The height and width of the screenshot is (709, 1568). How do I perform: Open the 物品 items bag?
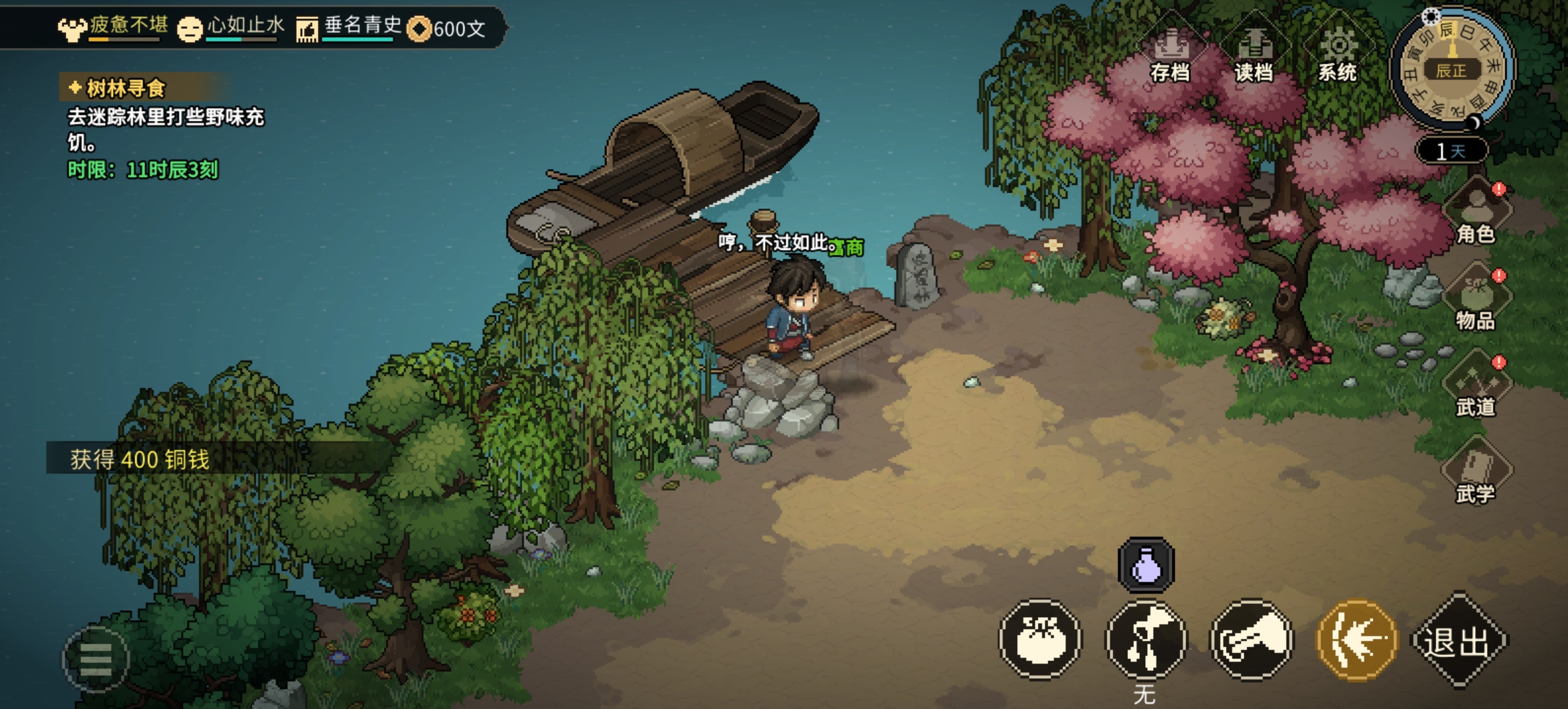1476,301
